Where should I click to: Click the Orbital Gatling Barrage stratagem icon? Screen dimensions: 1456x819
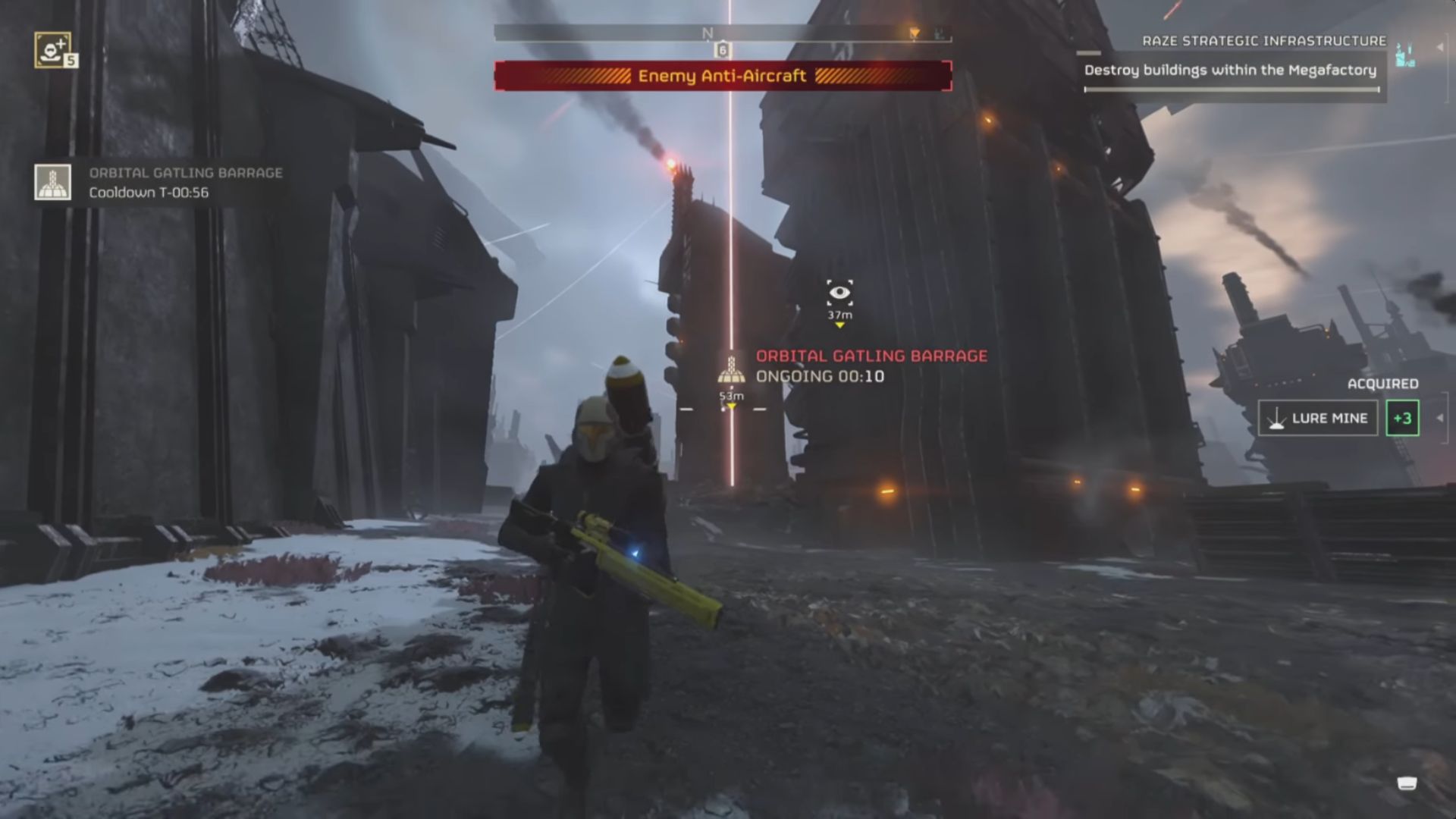pos(51,184)
